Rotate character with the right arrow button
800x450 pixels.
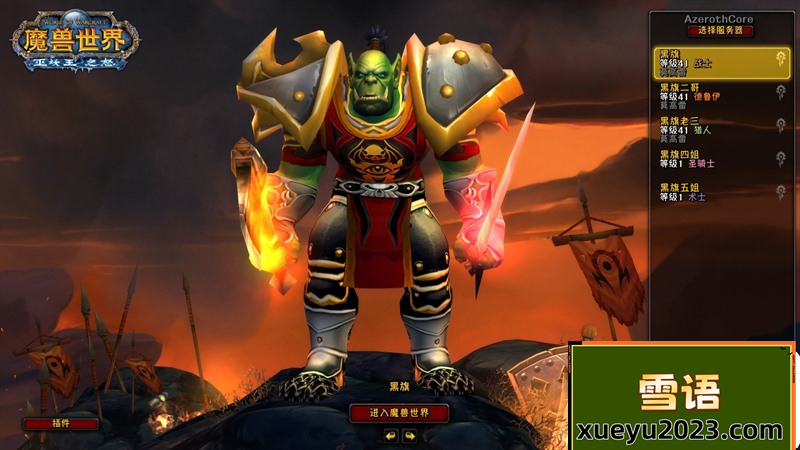409,436
